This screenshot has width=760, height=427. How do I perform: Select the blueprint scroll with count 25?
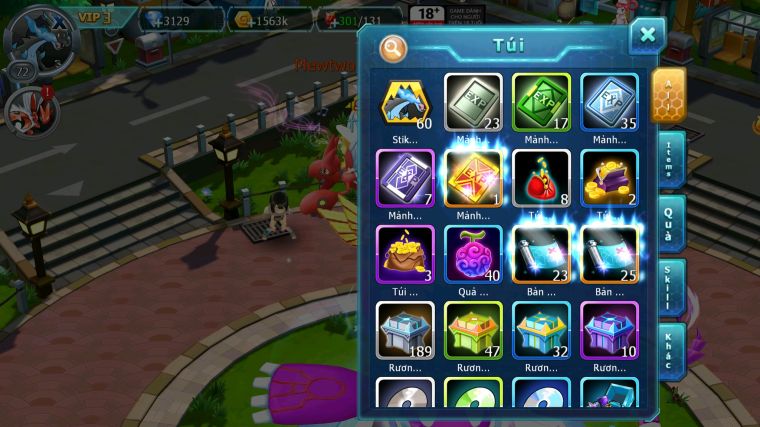pyautogui.click(x=609, y=254)
